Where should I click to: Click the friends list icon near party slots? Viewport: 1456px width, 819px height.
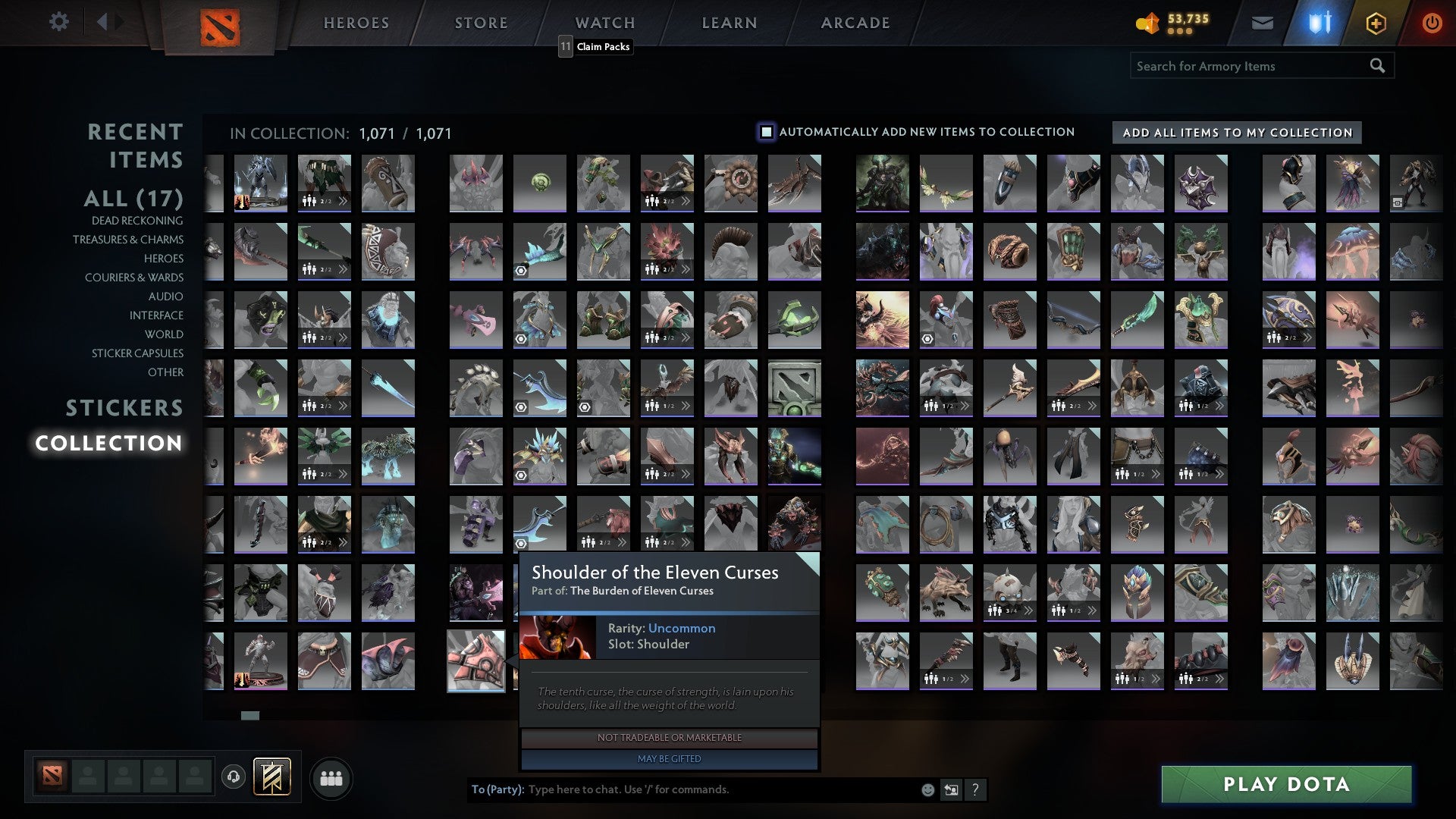coord(331,777)
